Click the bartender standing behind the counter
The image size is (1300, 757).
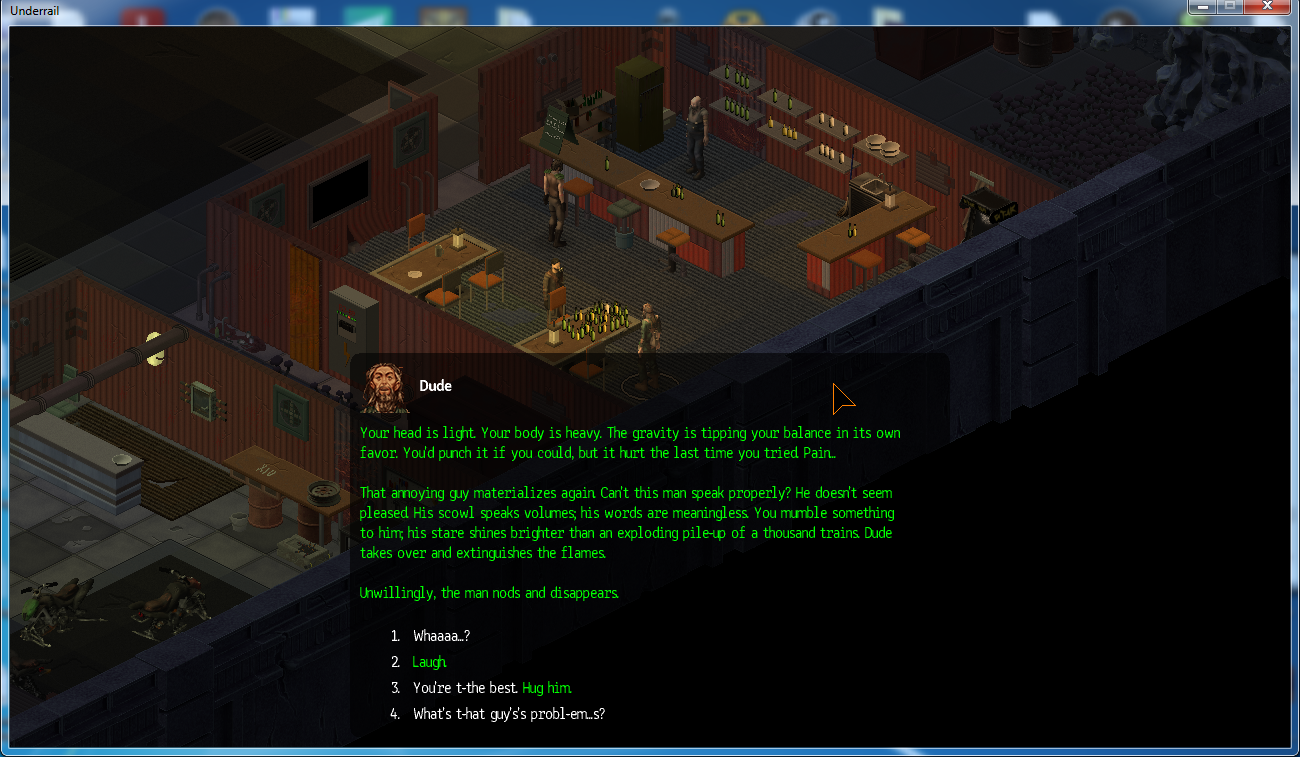(x=697, y=130)
